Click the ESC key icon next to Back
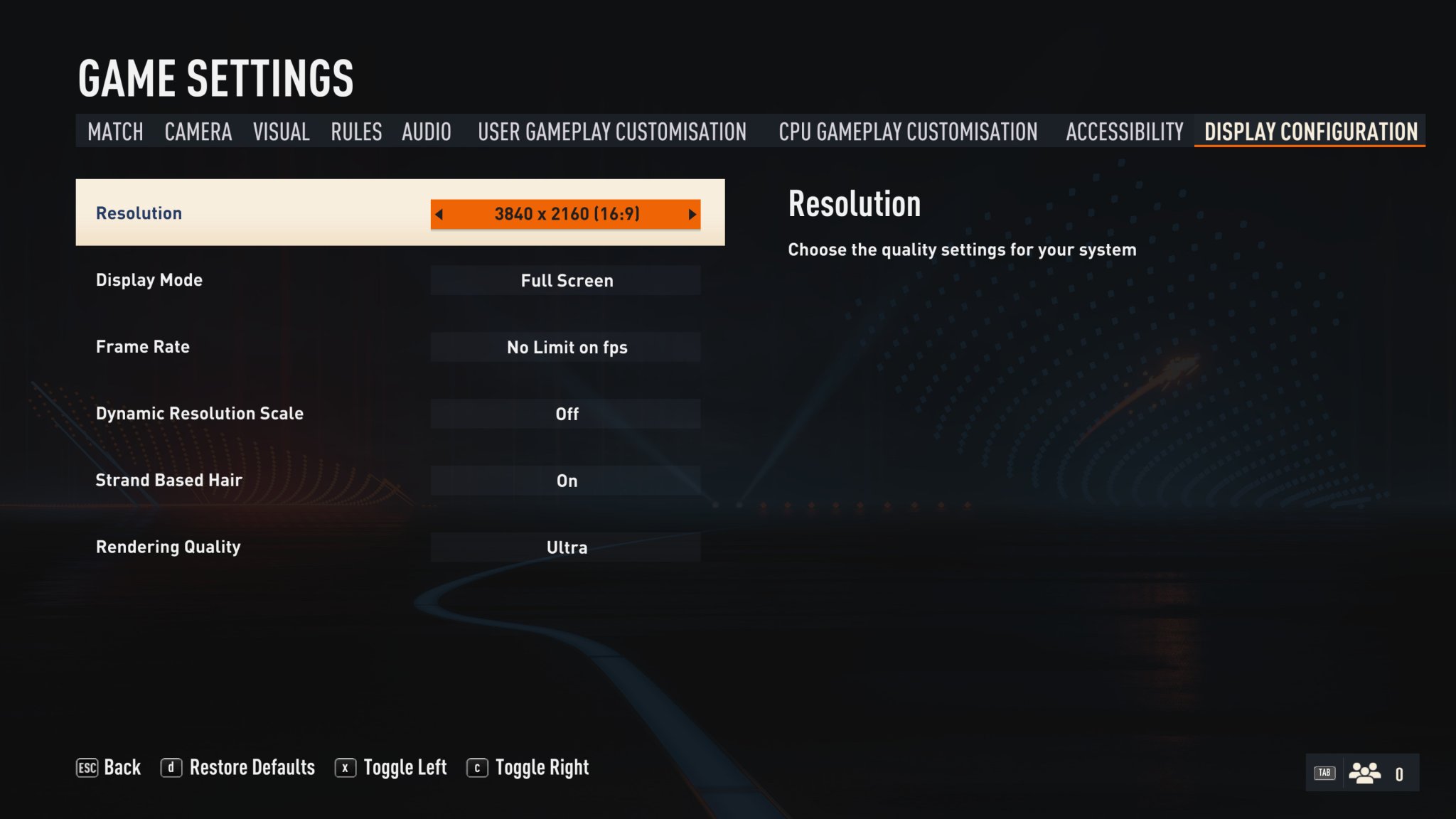Image resolution: width=1456 pixels, height=819 pixels. point(87,767)
